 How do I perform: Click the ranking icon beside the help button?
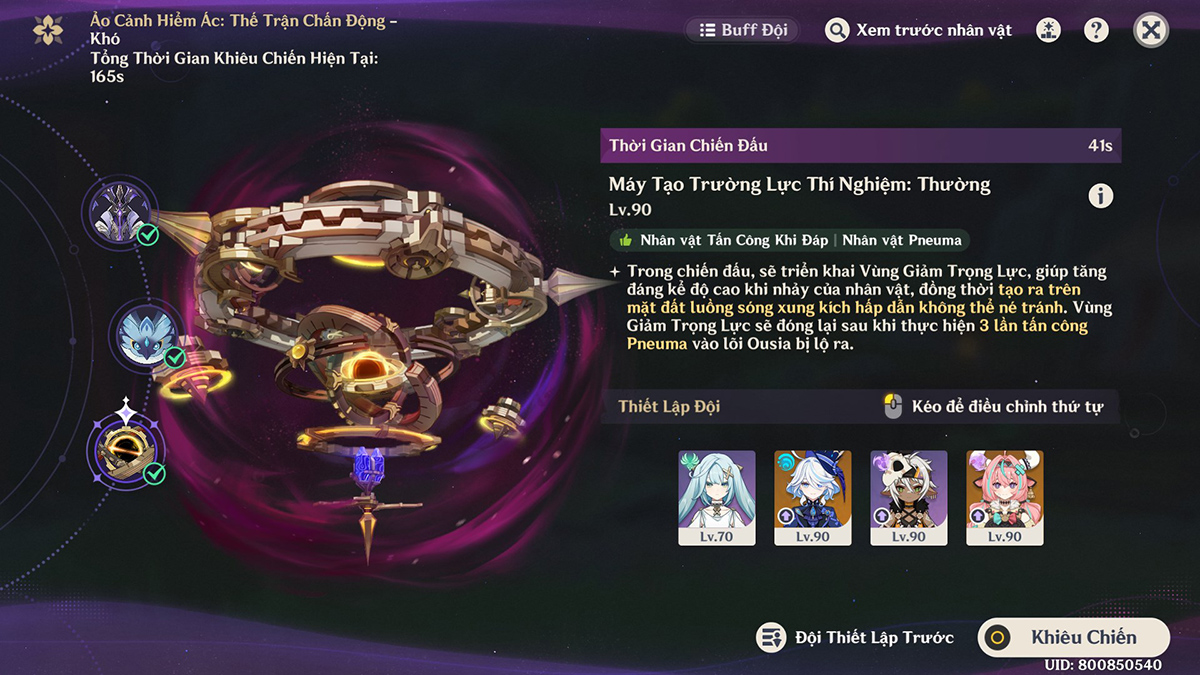pos(1050,30)
